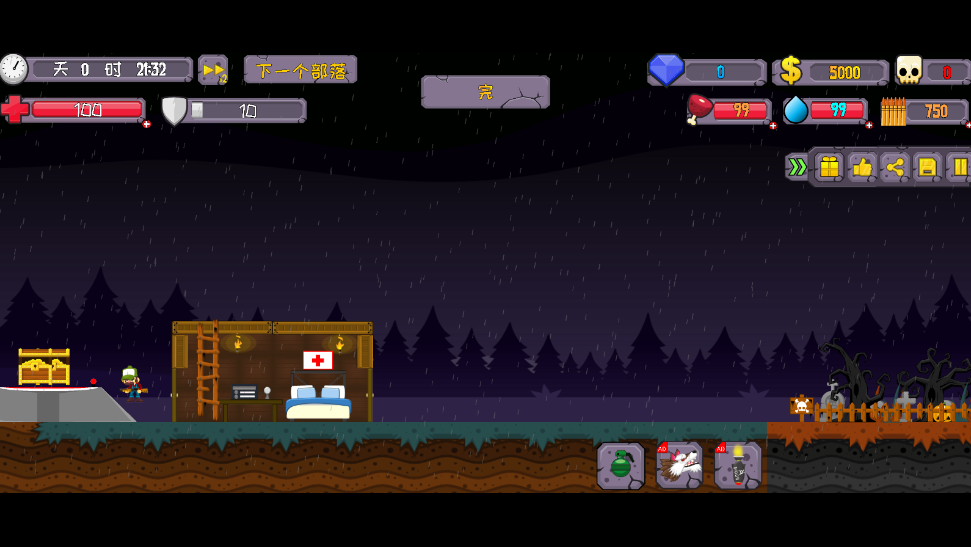Save the game with the floppy disk icon
971x547 pixels.
pyautogui.click(x=927, y=167)
